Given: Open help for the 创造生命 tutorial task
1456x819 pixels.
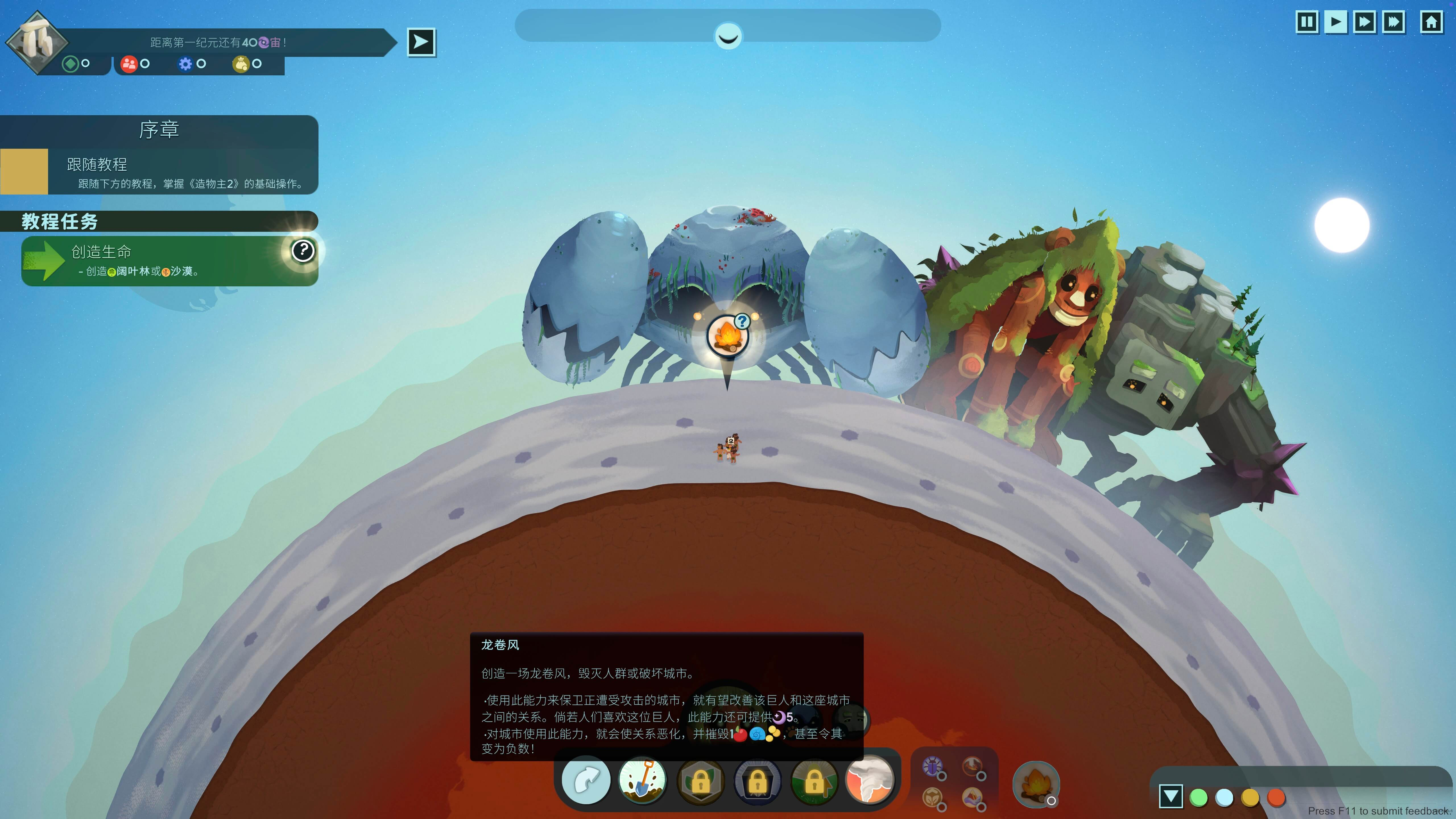Looking at the screenshot, I should [x=303, y=250].
